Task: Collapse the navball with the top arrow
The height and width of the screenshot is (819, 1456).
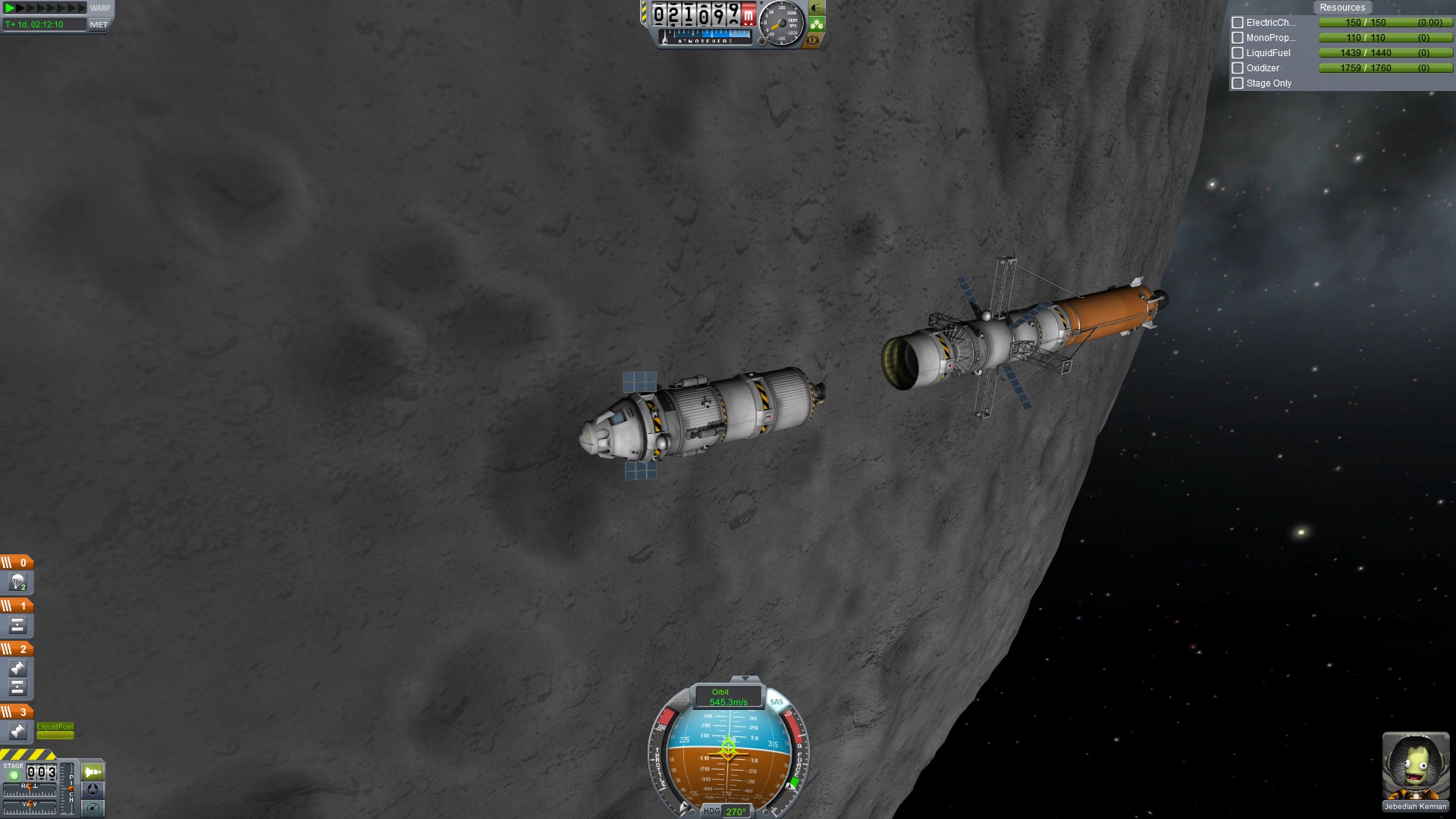Action: [x=745, y=679]
